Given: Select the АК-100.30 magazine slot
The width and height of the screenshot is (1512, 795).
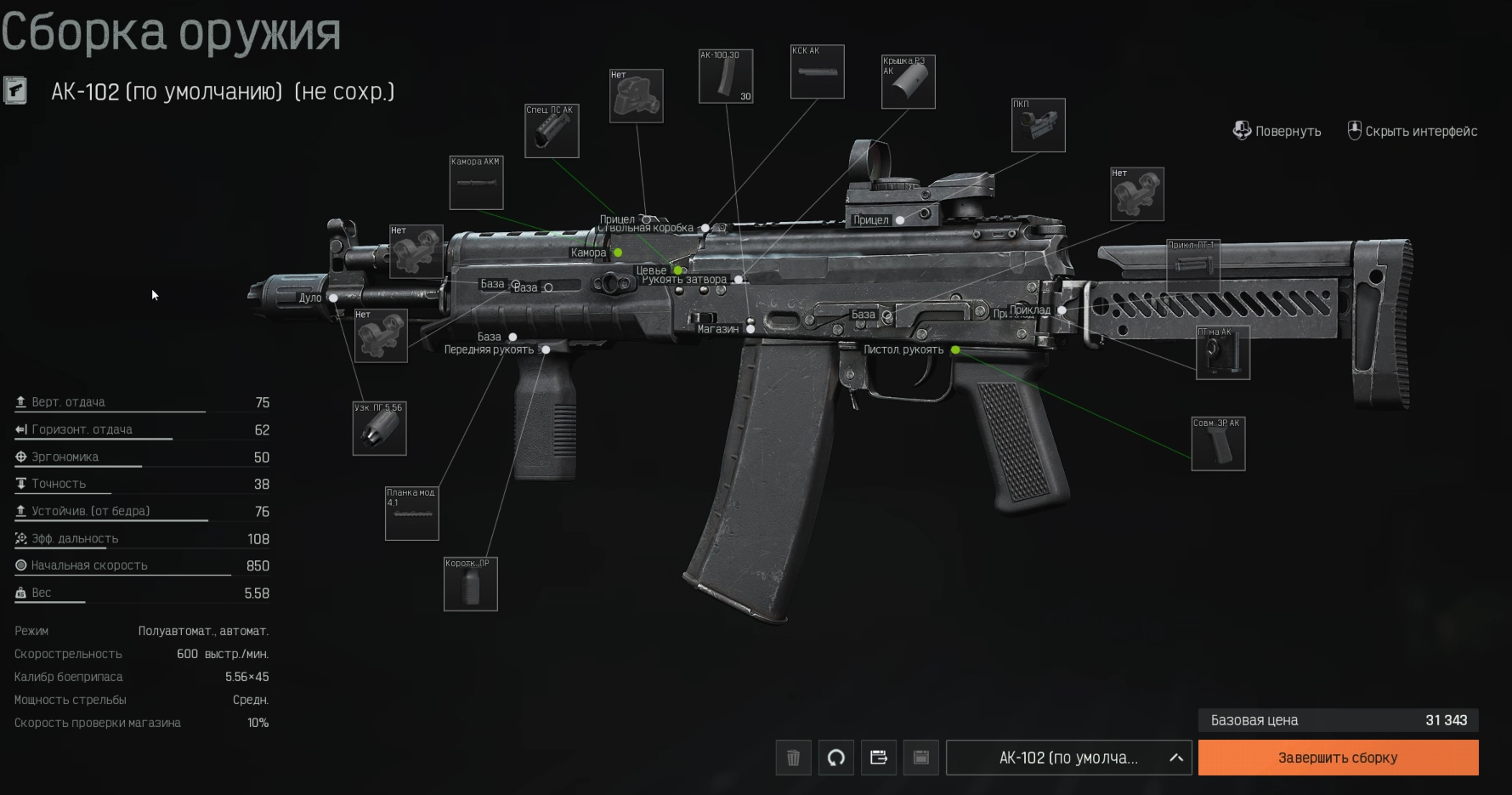Looking at the screenshot, I should [x=725, y=77].
